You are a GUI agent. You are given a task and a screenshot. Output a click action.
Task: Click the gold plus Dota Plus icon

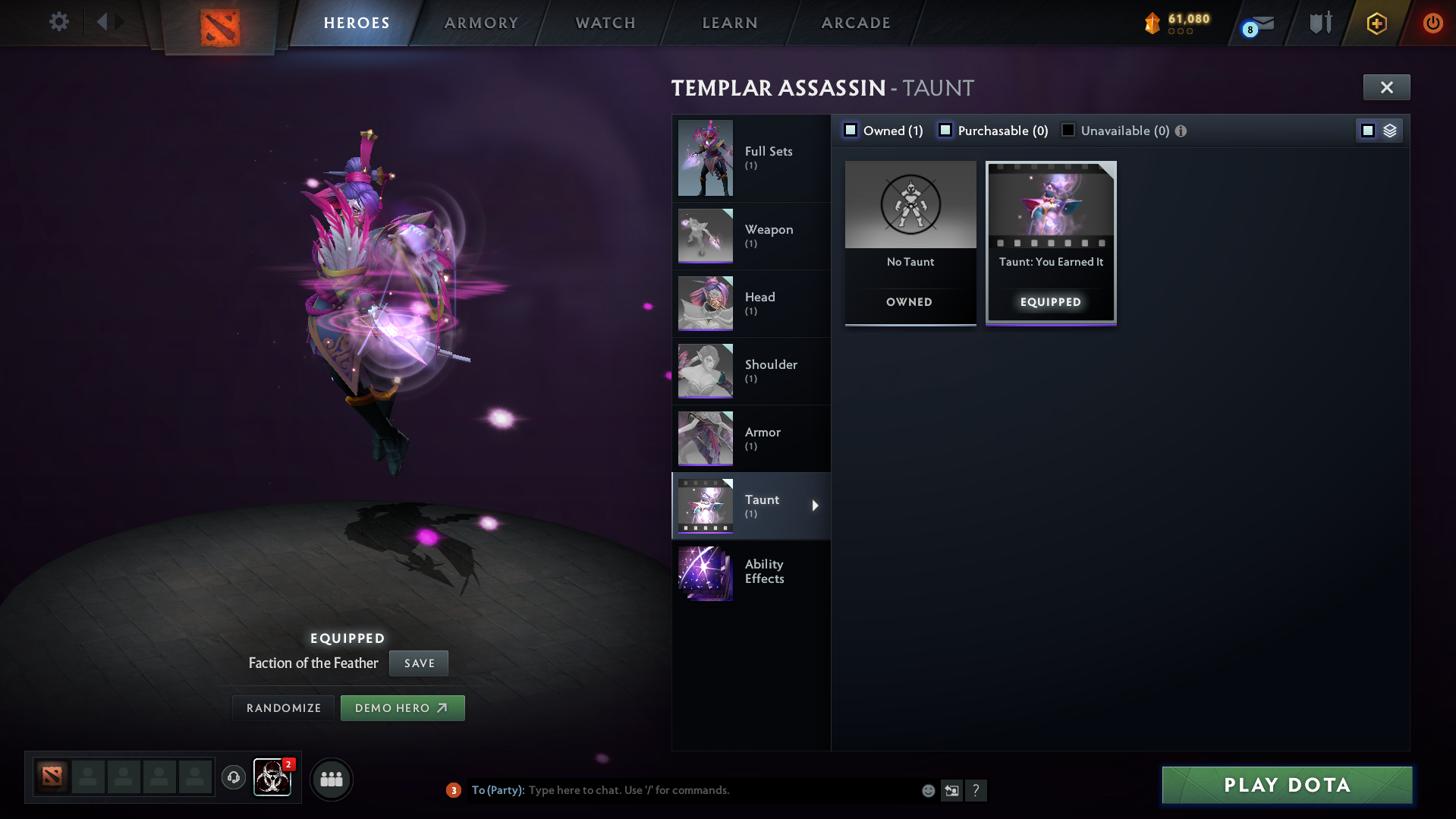coord(1376,23)
